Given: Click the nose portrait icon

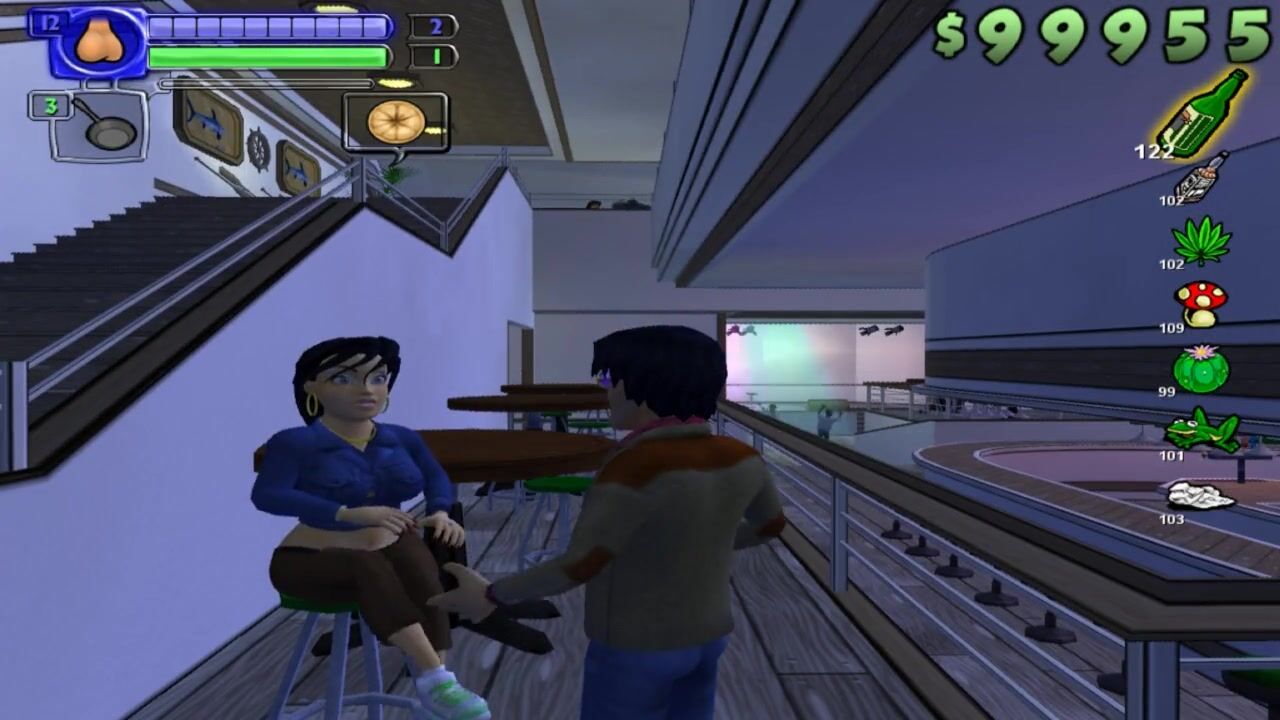Looking at the screenshot, I should click(98, 44).
